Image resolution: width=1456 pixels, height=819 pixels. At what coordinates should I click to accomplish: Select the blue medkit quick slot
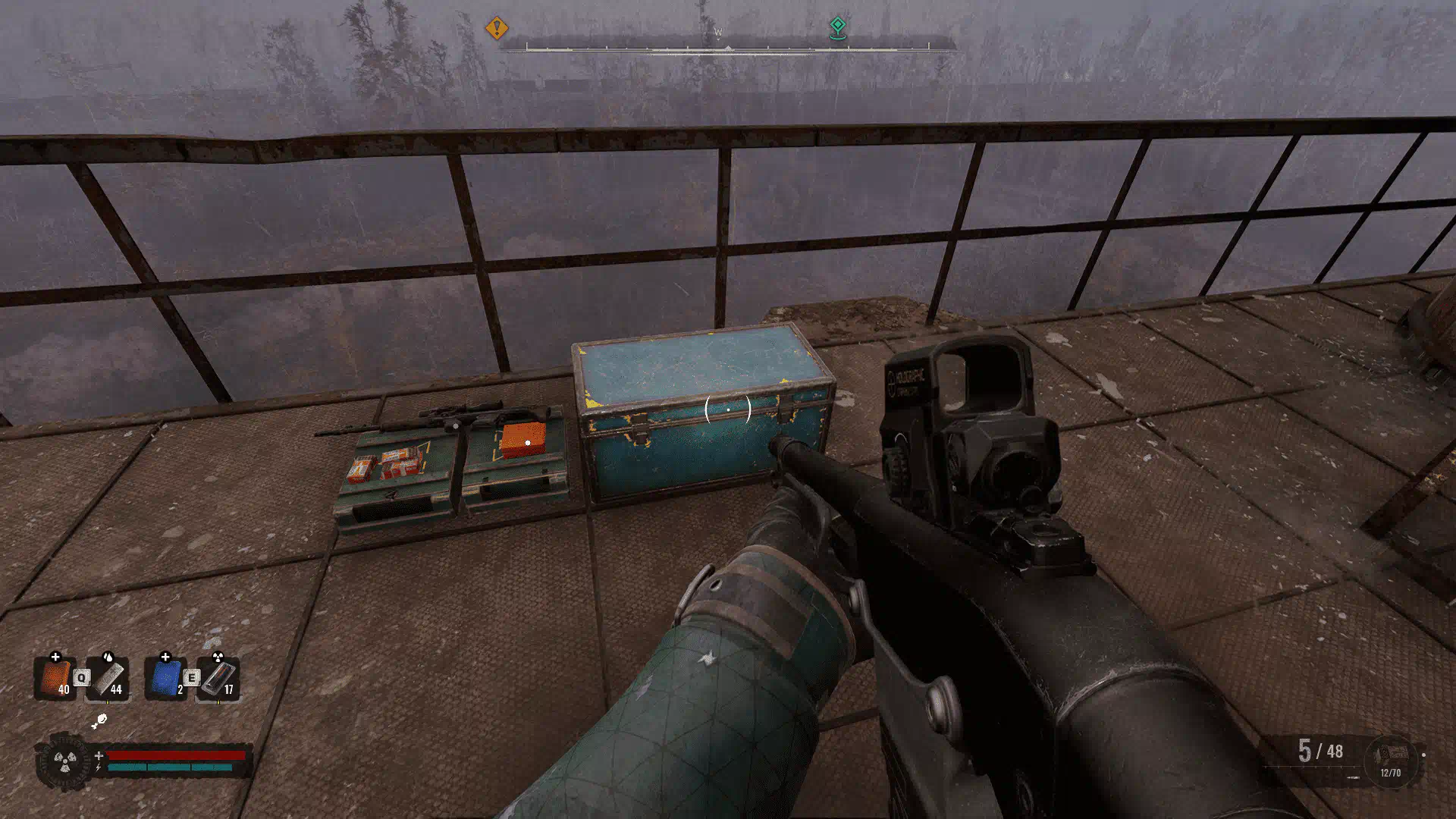(x=165, y=677)
